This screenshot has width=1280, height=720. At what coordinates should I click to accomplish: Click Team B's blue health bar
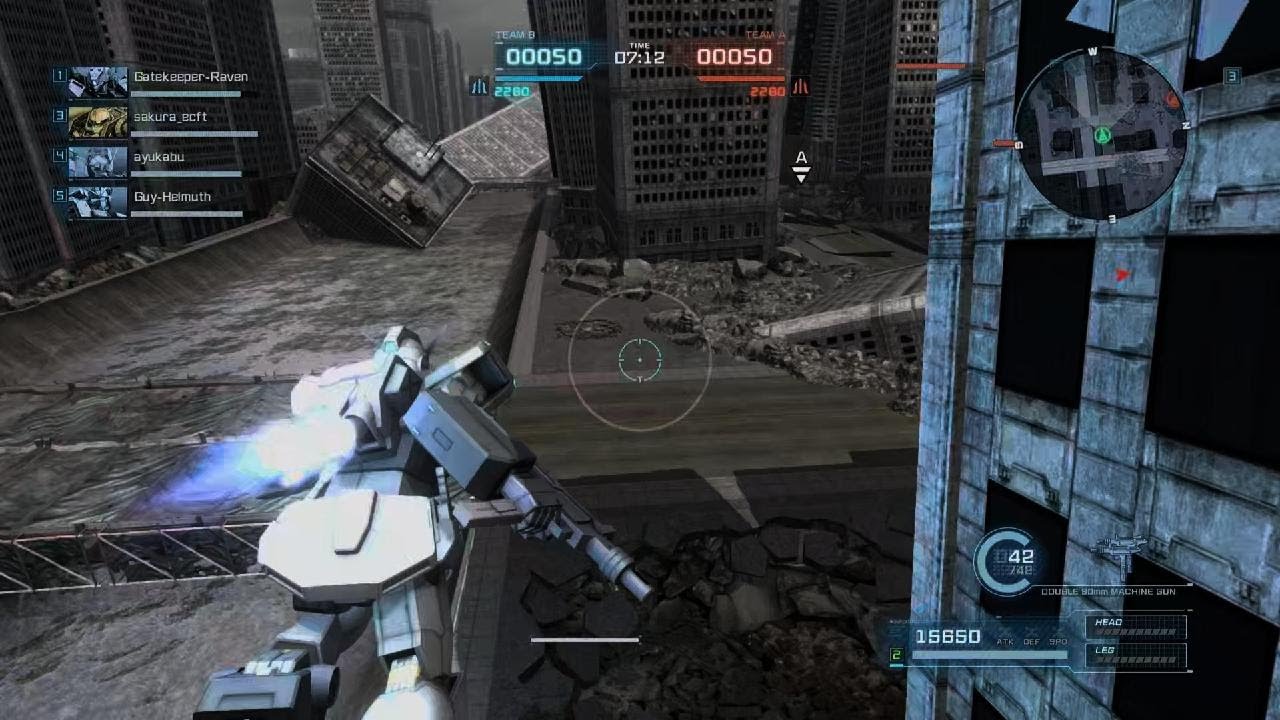(x=540, y=78)
